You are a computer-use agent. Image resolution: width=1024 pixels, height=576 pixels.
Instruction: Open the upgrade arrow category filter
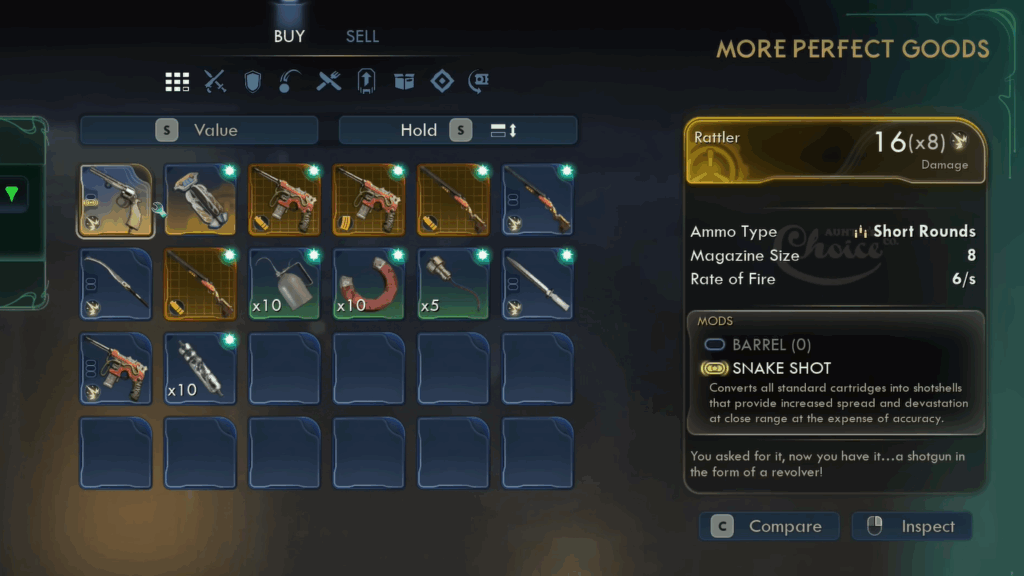click(366, 82)
